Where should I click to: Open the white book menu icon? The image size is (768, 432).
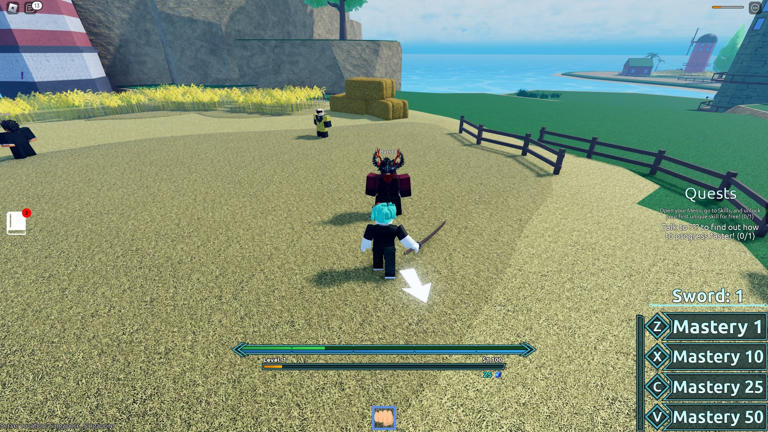(x=16, y=222)
